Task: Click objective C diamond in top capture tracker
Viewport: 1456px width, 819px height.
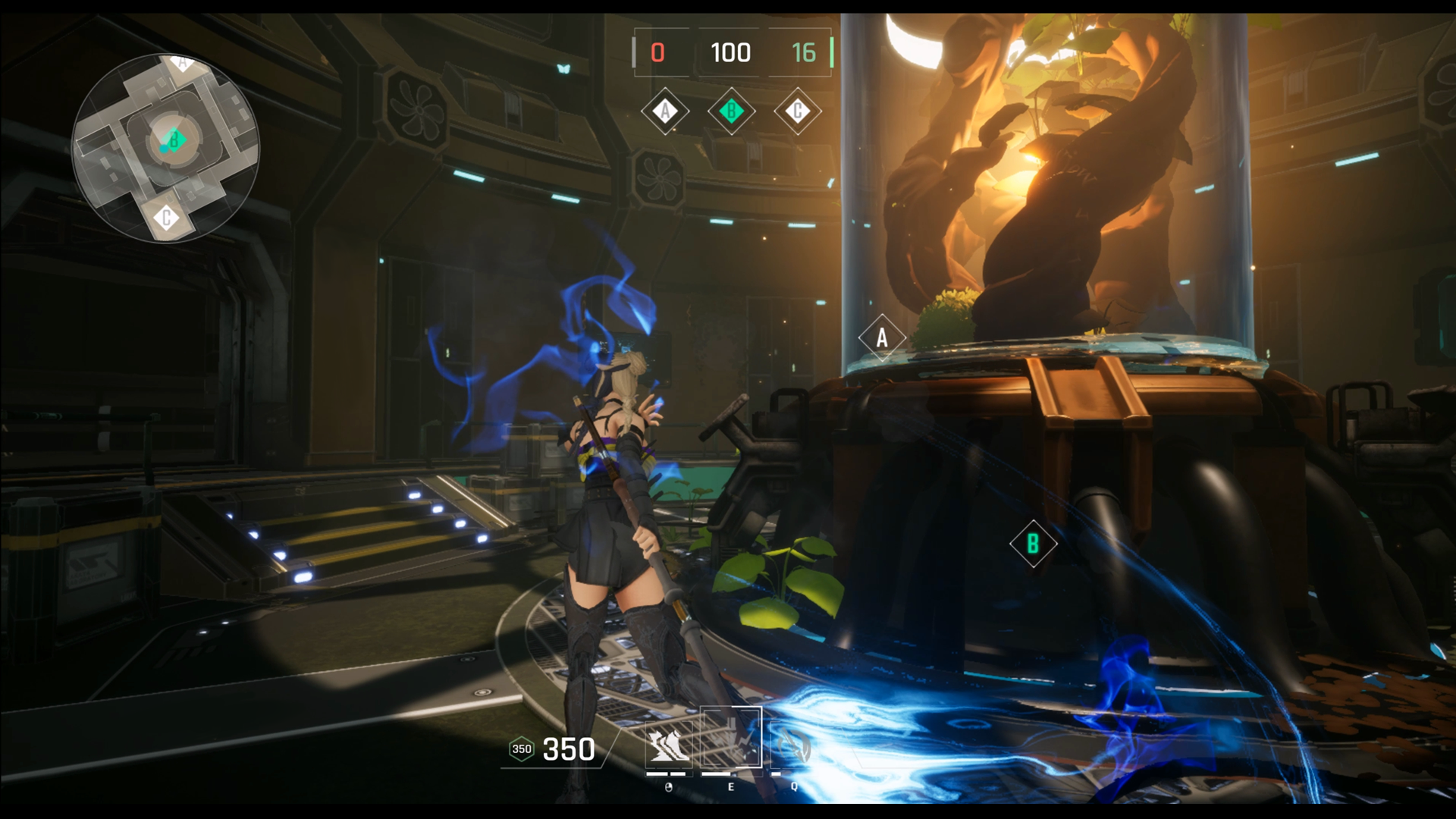Action: pyautogui.click(x=797, y=111)
